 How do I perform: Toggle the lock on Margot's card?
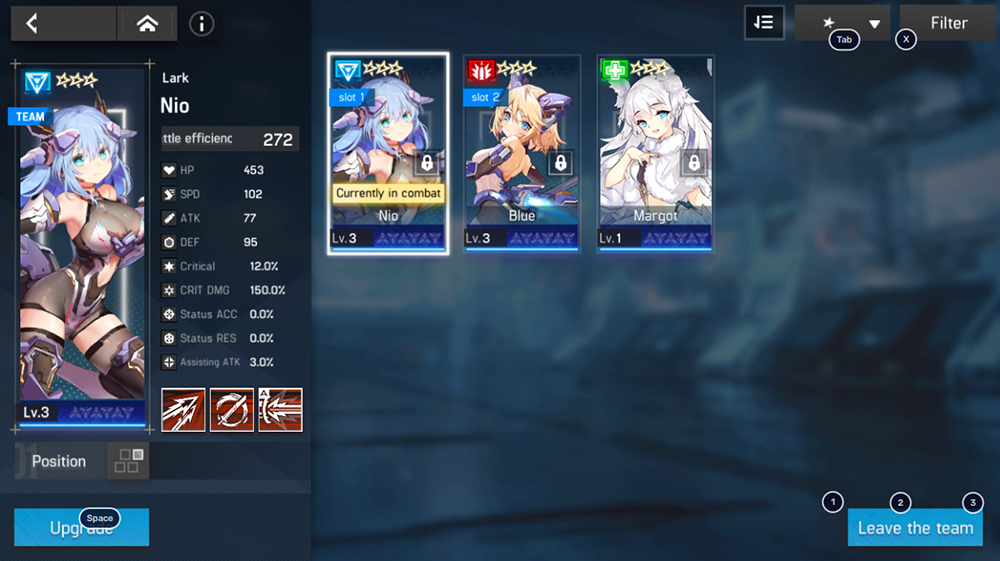[x=694, y=162]
